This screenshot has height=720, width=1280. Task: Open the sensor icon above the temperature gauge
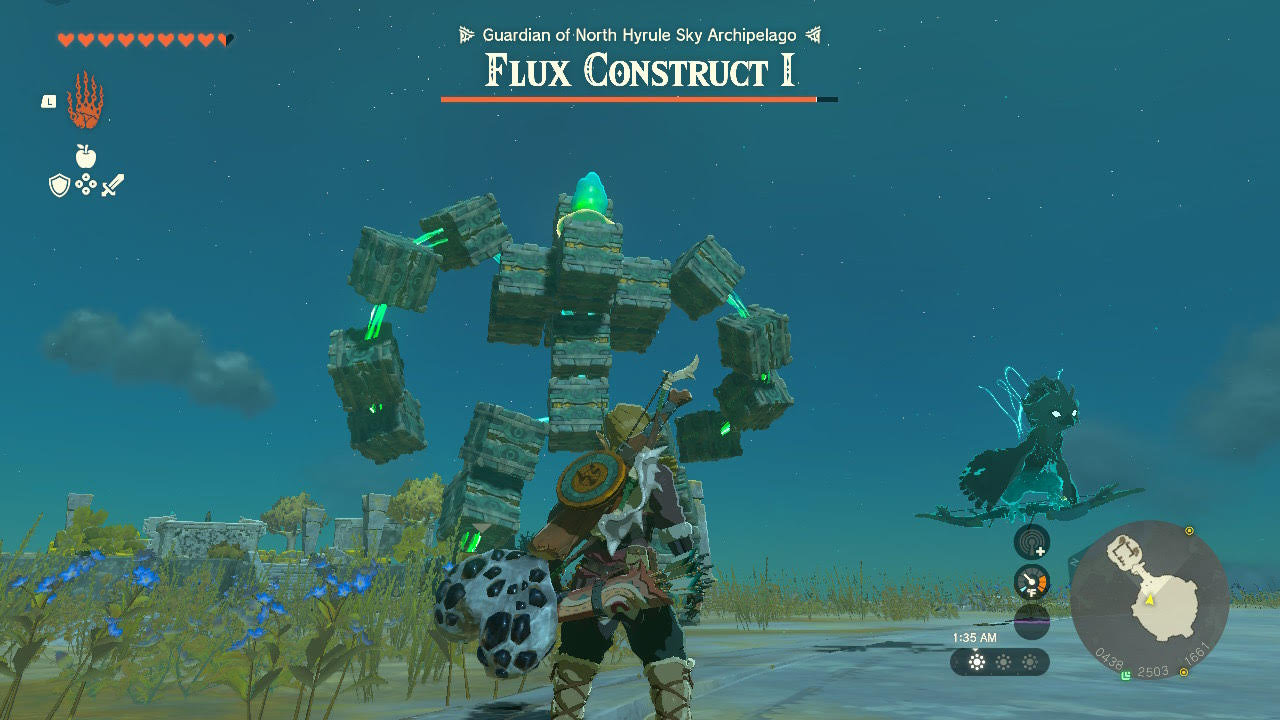[x=1031, y=545]
